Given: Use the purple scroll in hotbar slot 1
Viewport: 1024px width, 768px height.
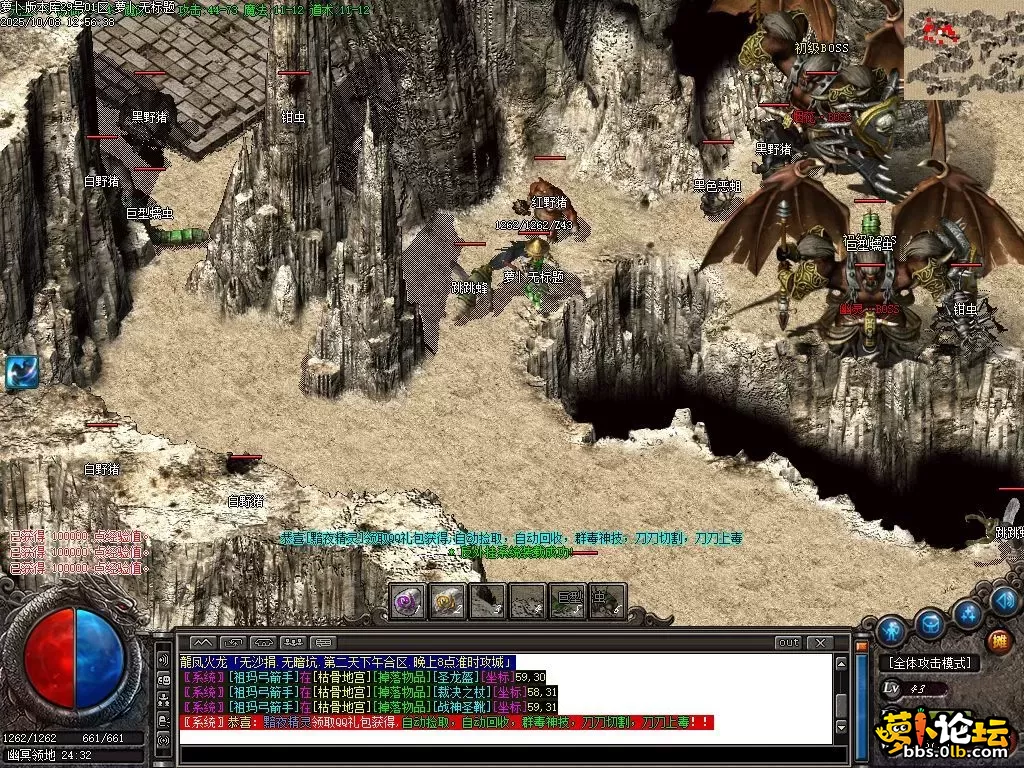Looking at the screenshot, I should [x=408, y=601].
